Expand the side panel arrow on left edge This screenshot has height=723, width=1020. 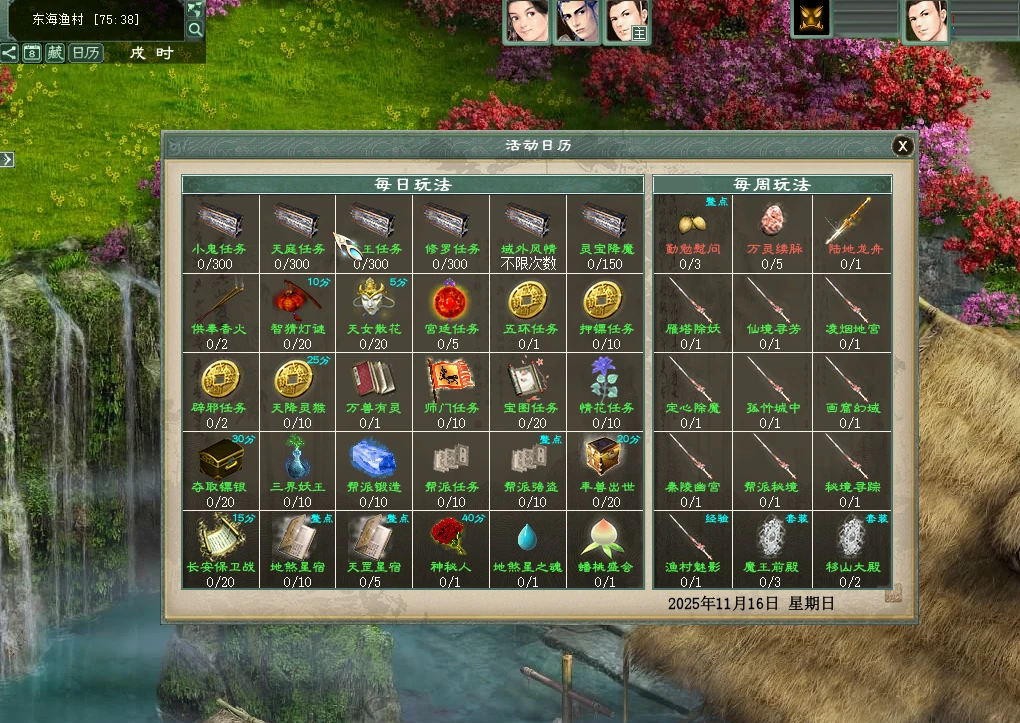pos(6,159)
